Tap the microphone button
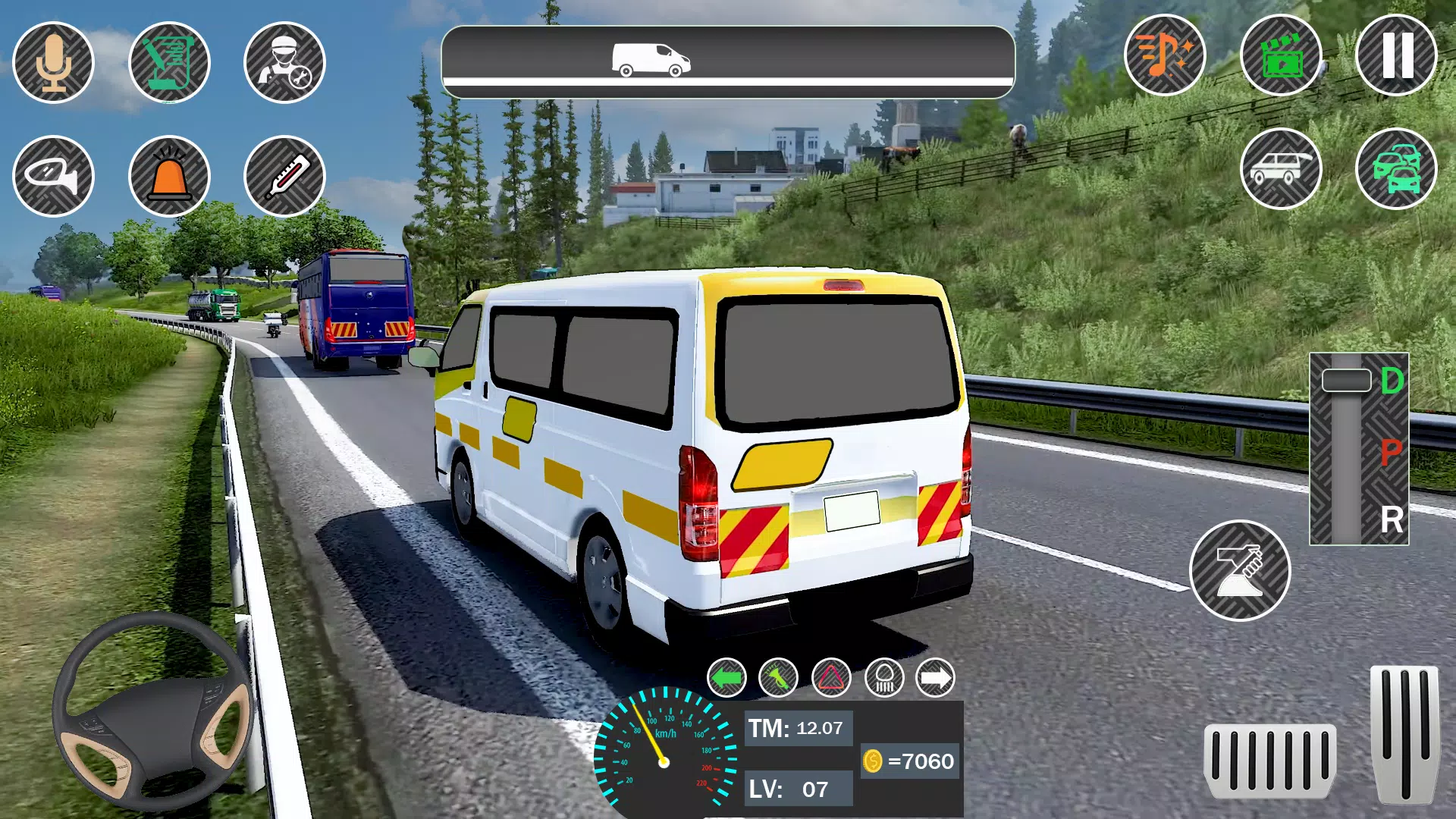Screen dimensions: 1456x819 (x=54, y=62)
